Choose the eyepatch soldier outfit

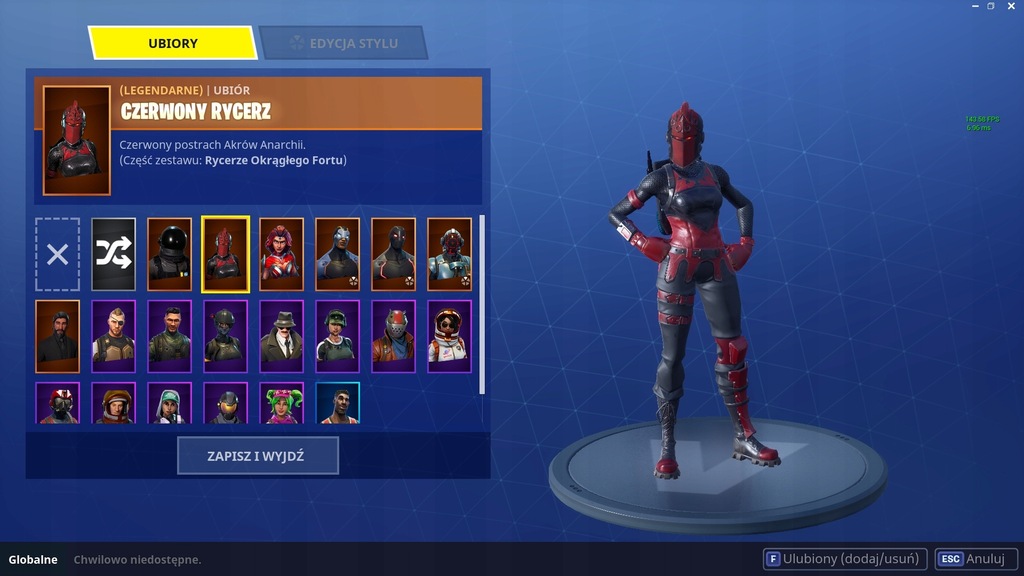point(114,336)
